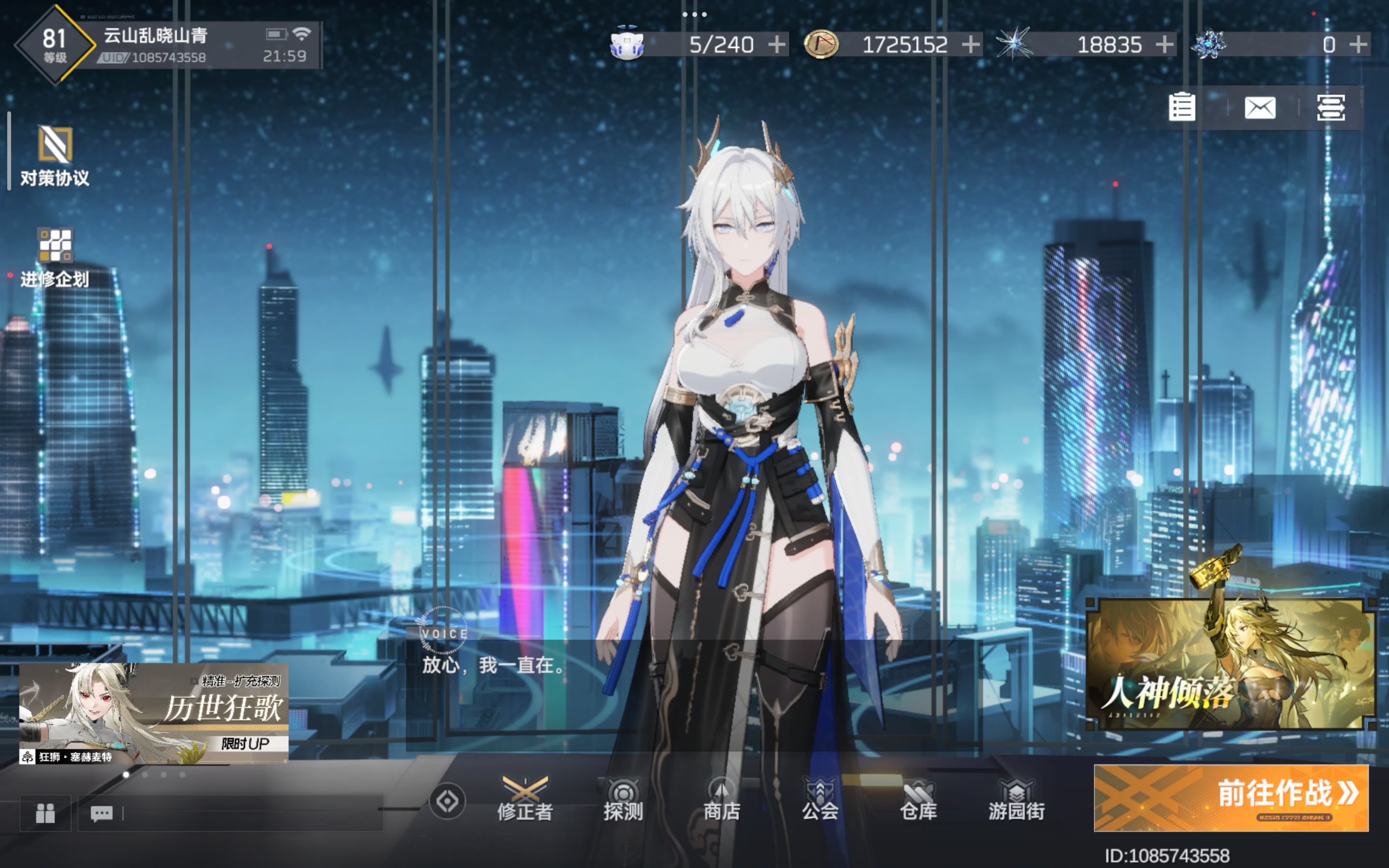
Task: Open the stacked-bars settings menu icon
Action: [1331, 108]
